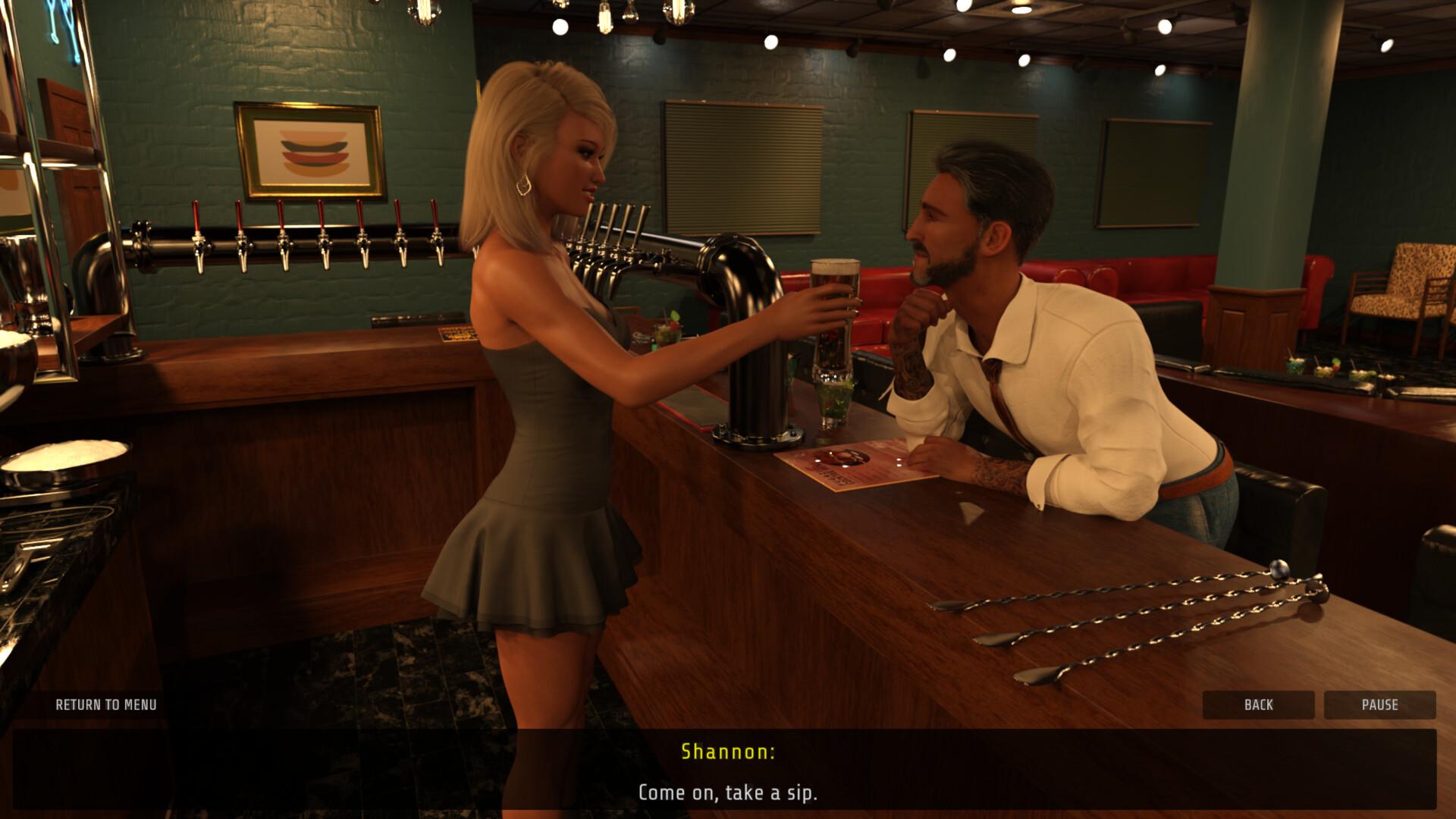The width and height of the screenshot is (1456, 819).
Task: Click the BACK button
Action: point(1258,704)
